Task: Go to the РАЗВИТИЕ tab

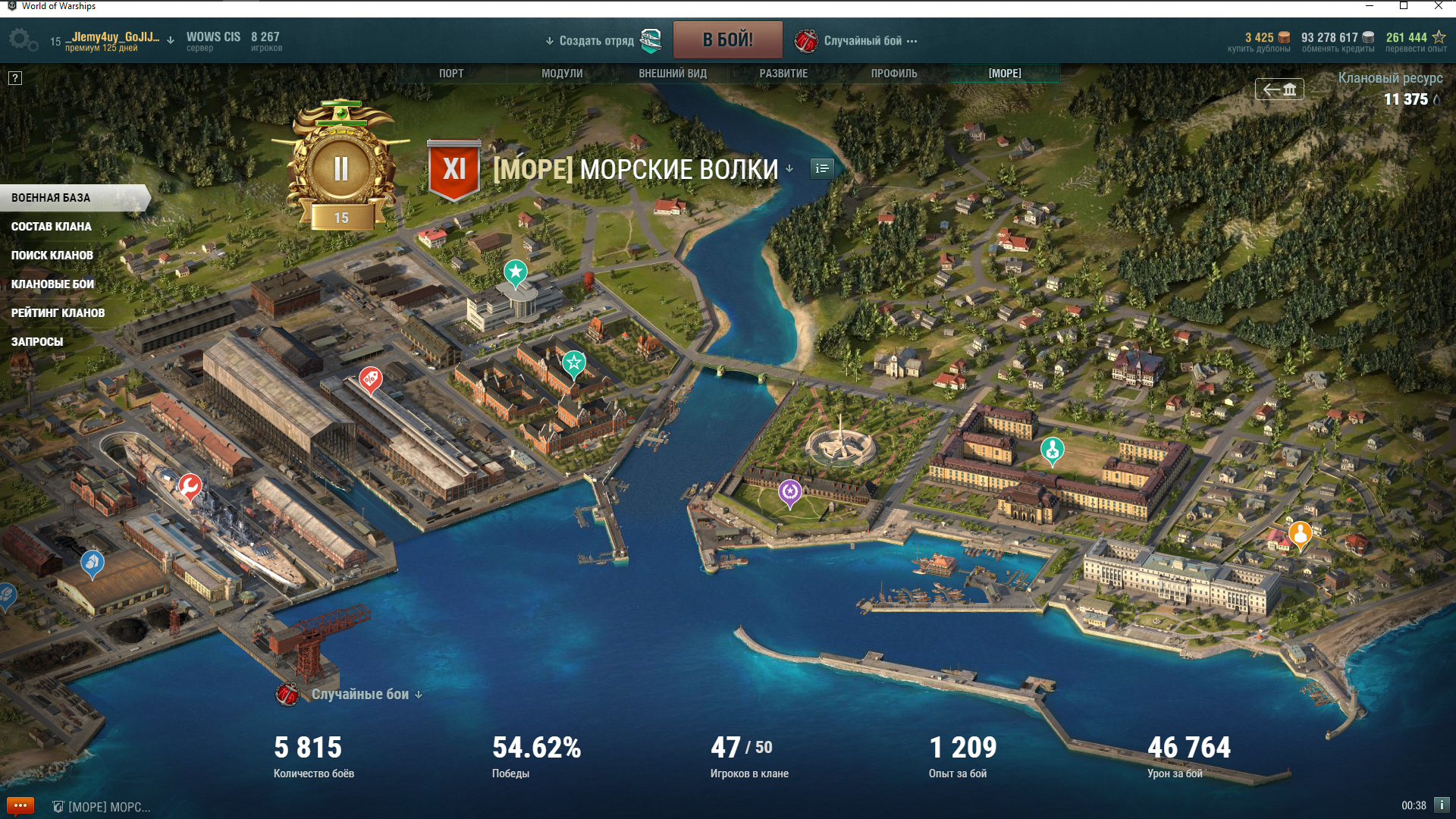Action: tap(783, 74)
